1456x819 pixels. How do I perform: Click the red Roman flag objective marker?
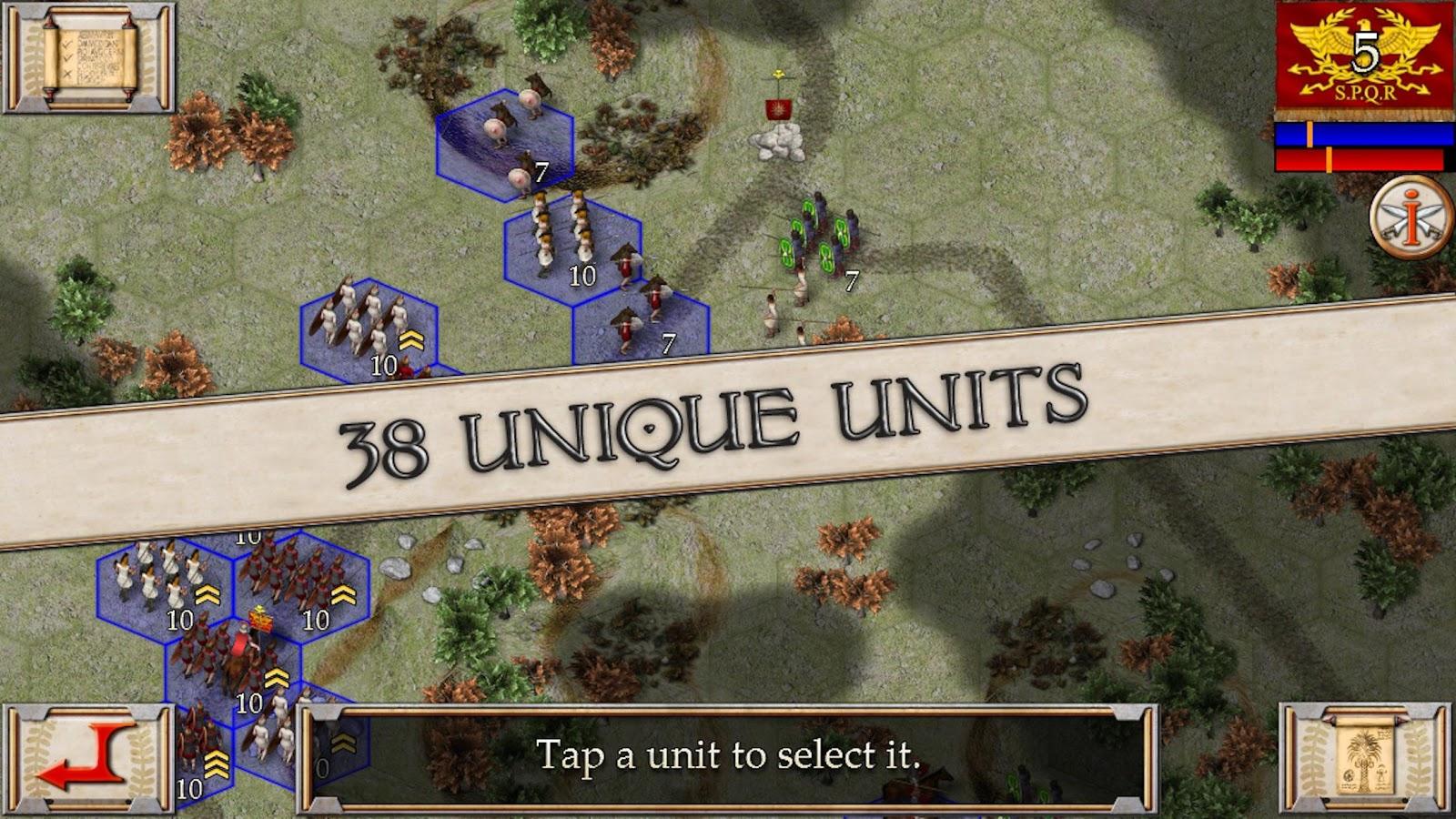780,107
